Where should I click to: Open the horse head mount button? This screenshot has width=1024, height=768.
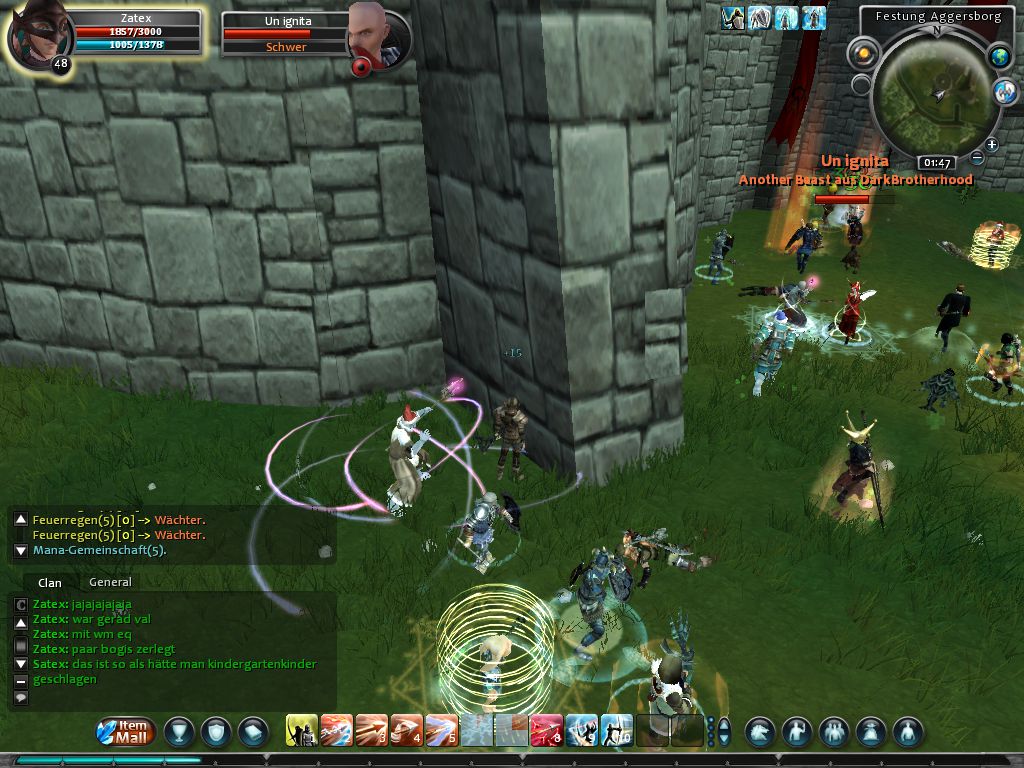[x=760, y=732]
